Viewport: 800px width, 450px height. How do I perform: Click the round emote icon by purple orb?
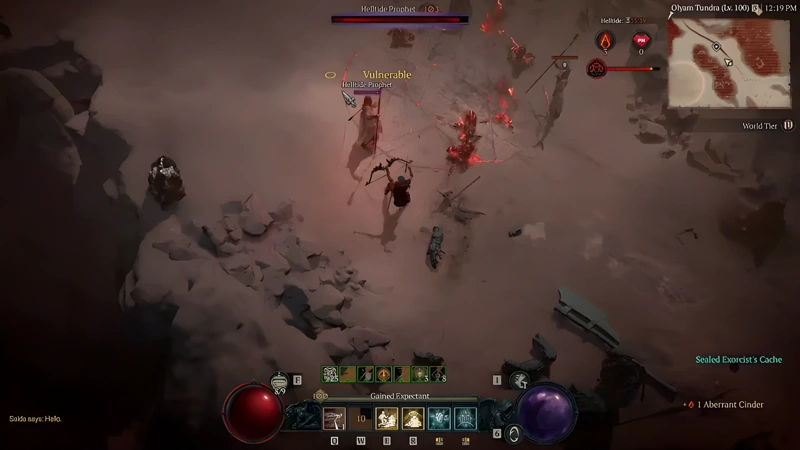click(x=515, y=433)
